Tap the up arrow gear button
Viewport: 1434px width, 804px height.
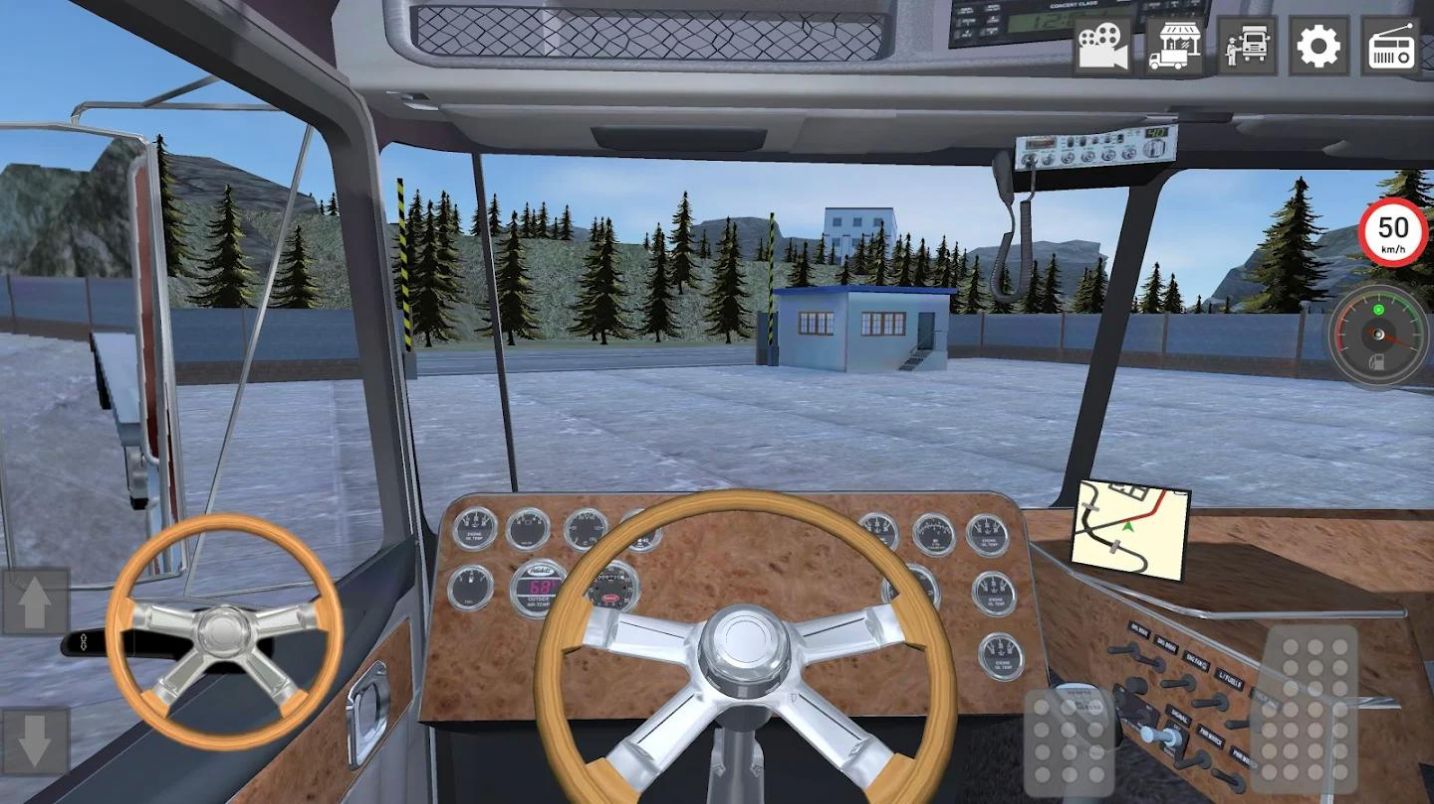coord(35,602)
